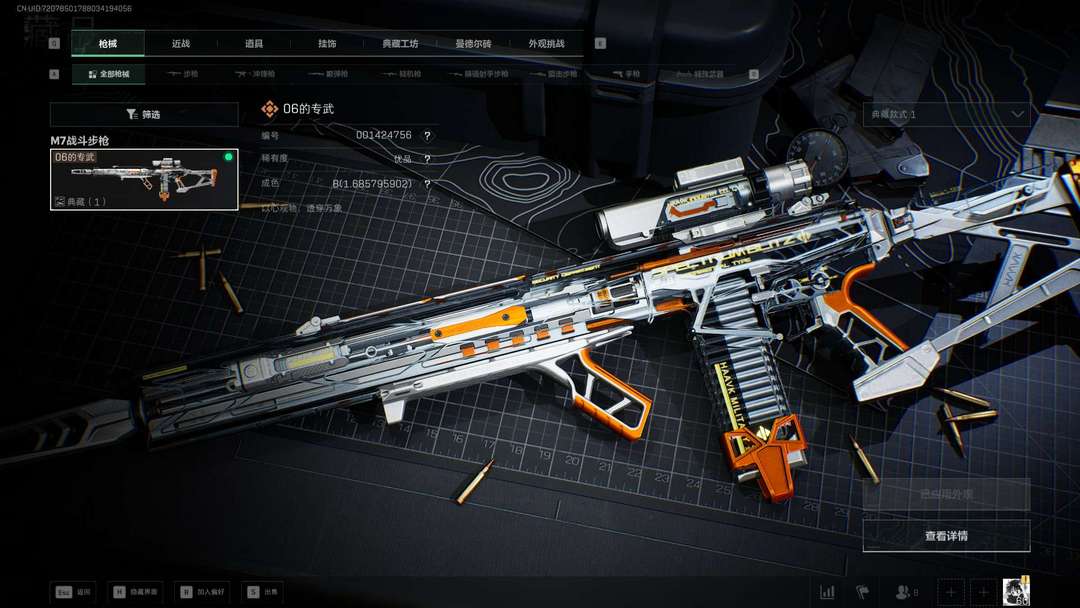Switch to the 近战 melee tab
The image size is (1080, 608).
click(181, 44)
